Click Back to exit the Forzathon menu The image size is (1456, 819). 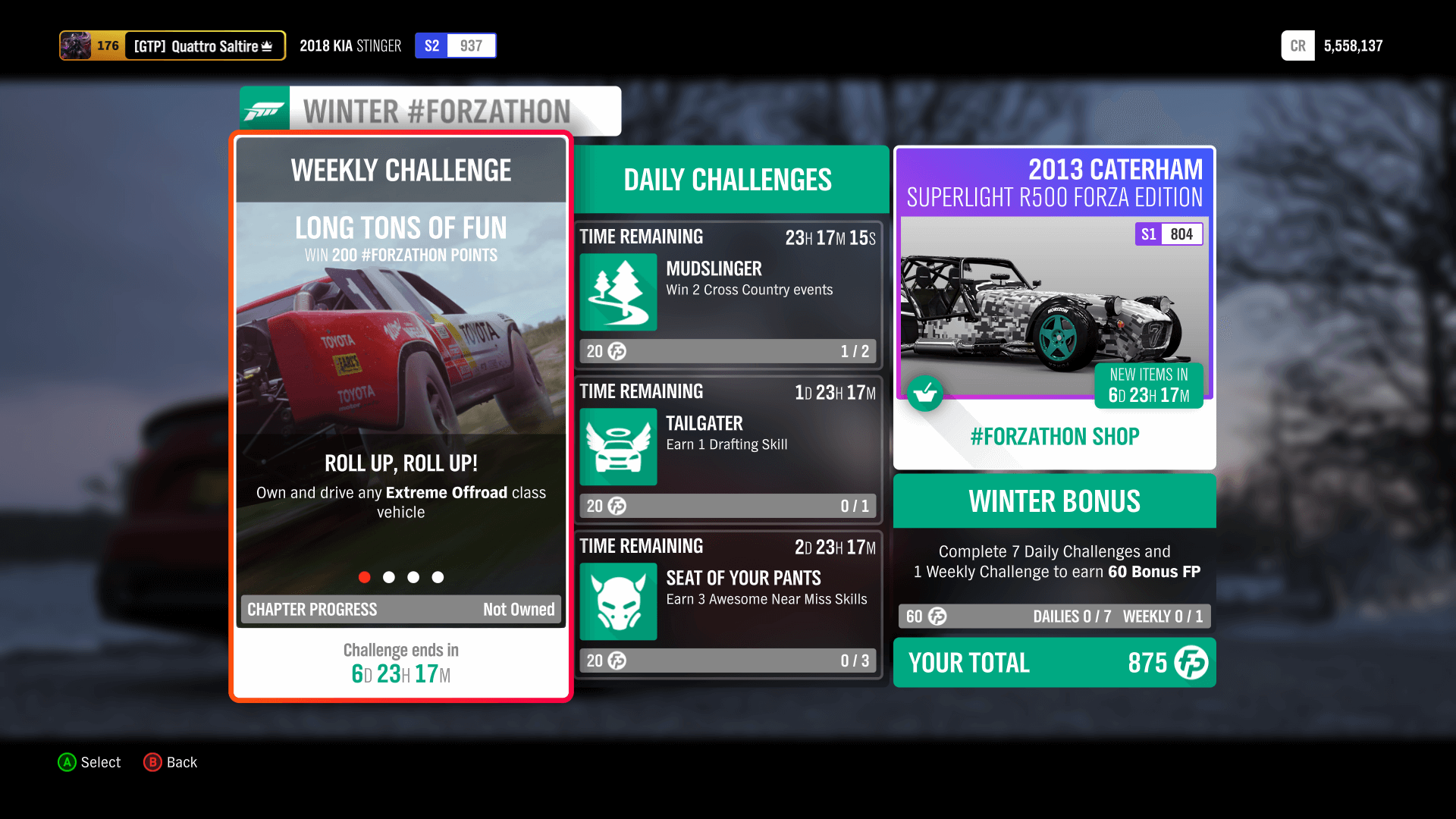170,762
